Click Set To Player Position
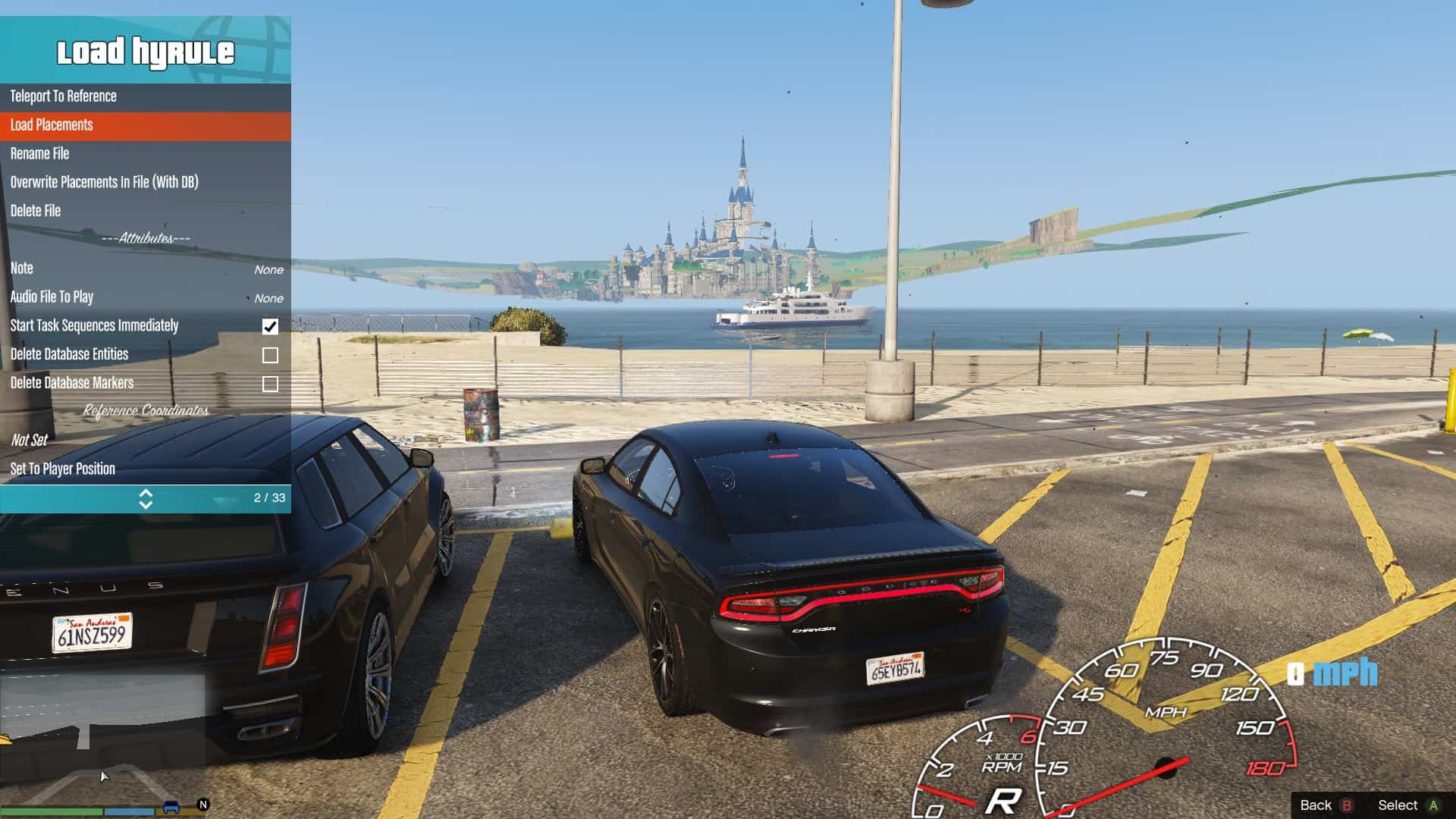This screenshot has height=819, width=1456. [63, 469]
